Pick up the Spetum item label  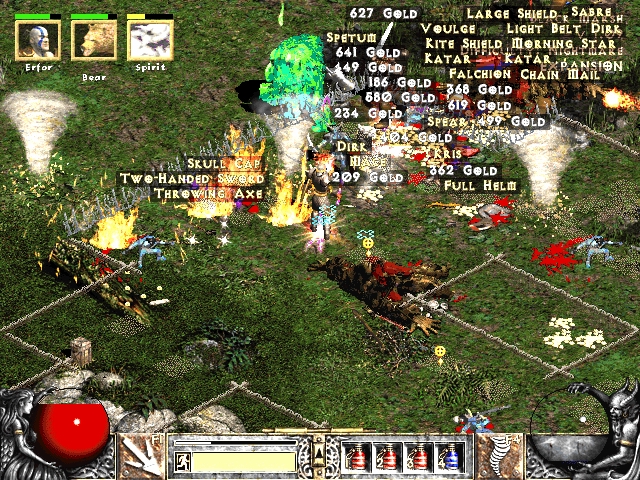(x=349, y=38)
